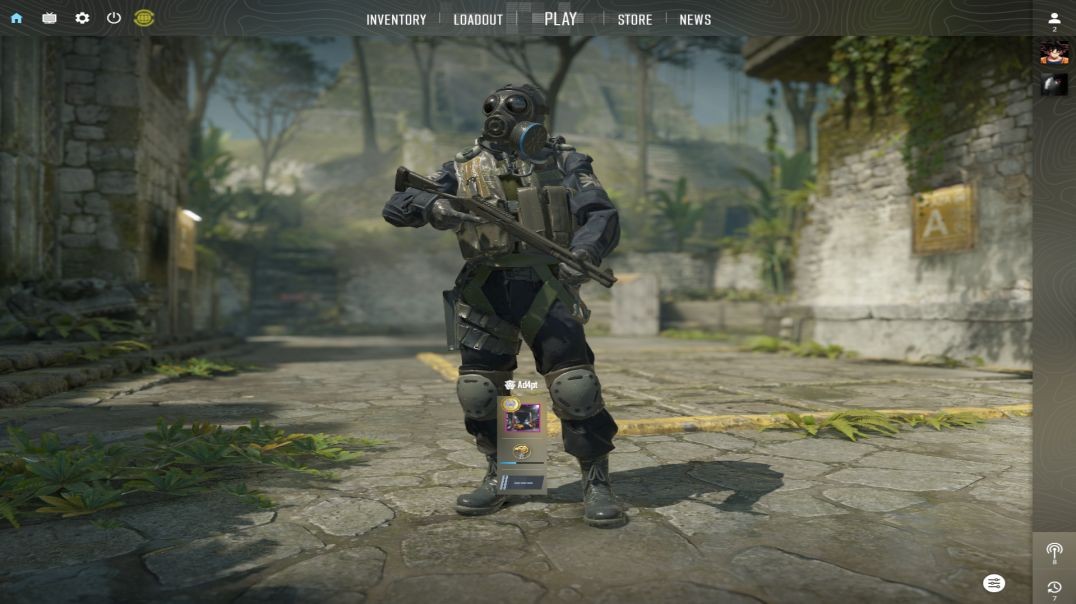The height and width of the screenshot is (604, 1076).
Task: Open the Watch TV icon
Action: point(49,18)
